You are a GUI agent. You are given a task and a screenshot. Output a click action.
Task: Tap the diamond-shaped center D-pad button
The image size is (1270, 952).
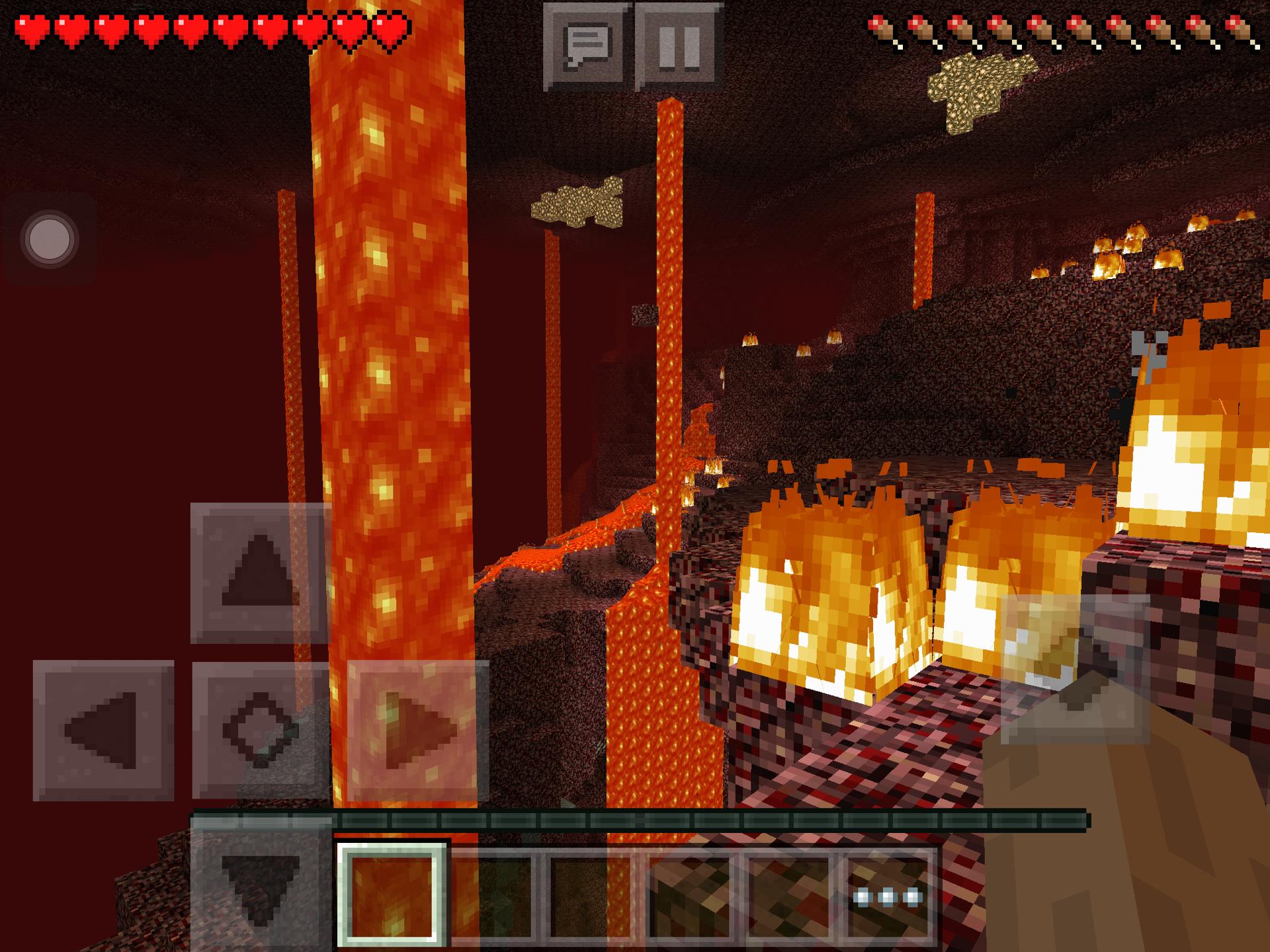260,730
